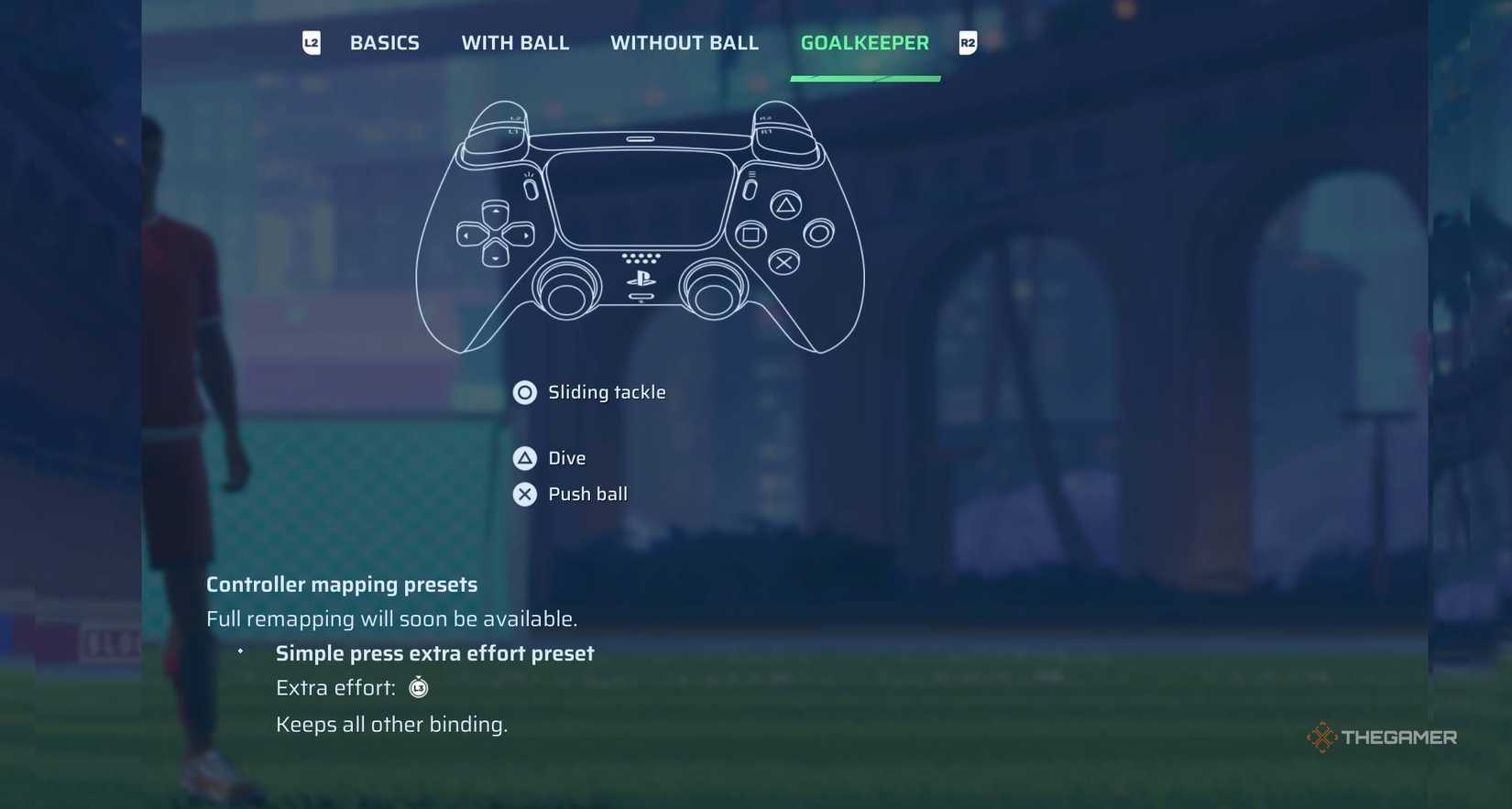Click the Cross icon beside Push ball
Image resolution: width=1512 pixels, height=809 pixels.
pos(524,494)
